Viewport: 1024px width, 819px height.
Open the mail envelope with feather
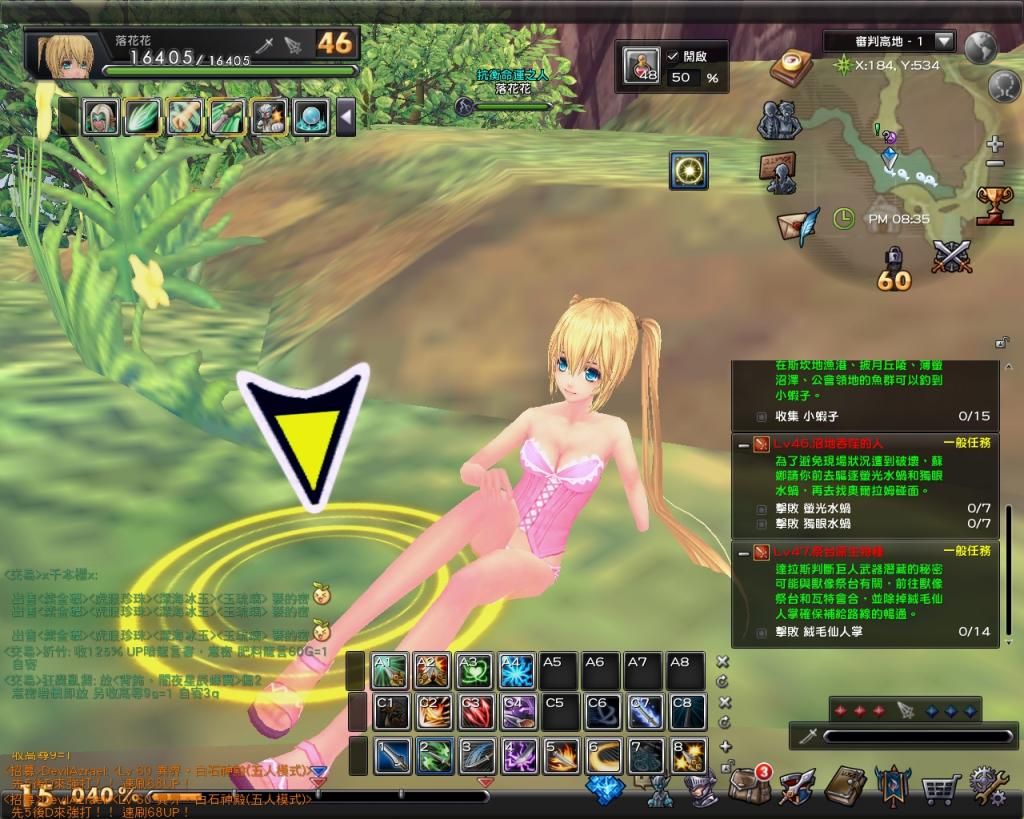[799, 222]
